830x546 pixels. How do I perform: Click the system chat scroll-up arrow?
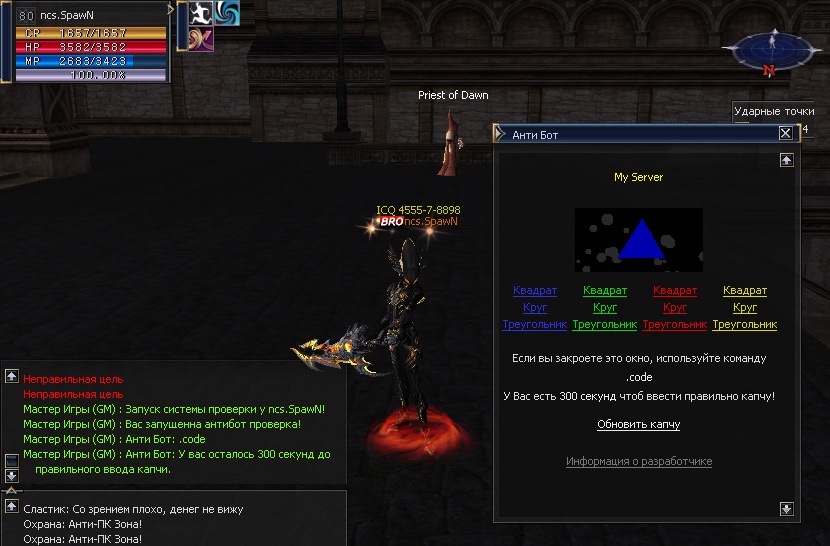[x=12, y=376]
